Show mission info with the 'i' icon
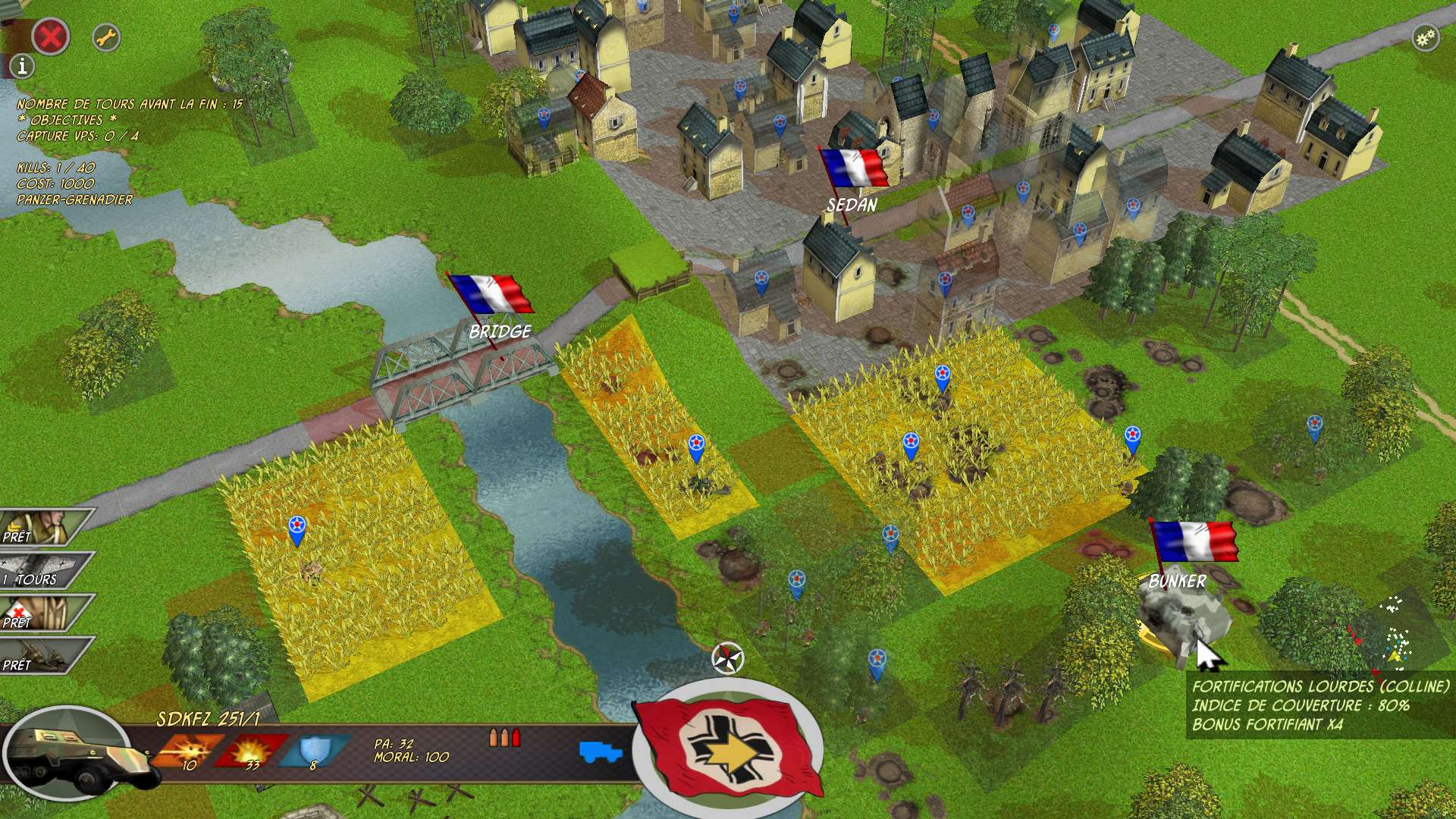The image size is (1456, 819). (23, 67)
